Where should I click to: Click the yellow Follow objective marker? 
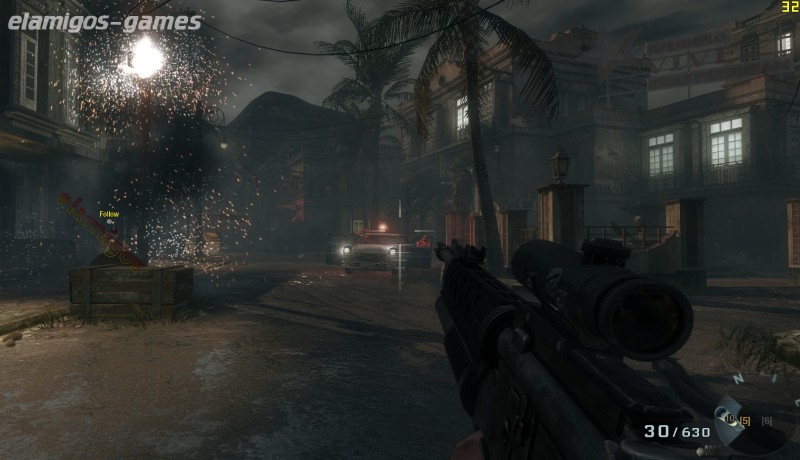(x=109, y=215)
